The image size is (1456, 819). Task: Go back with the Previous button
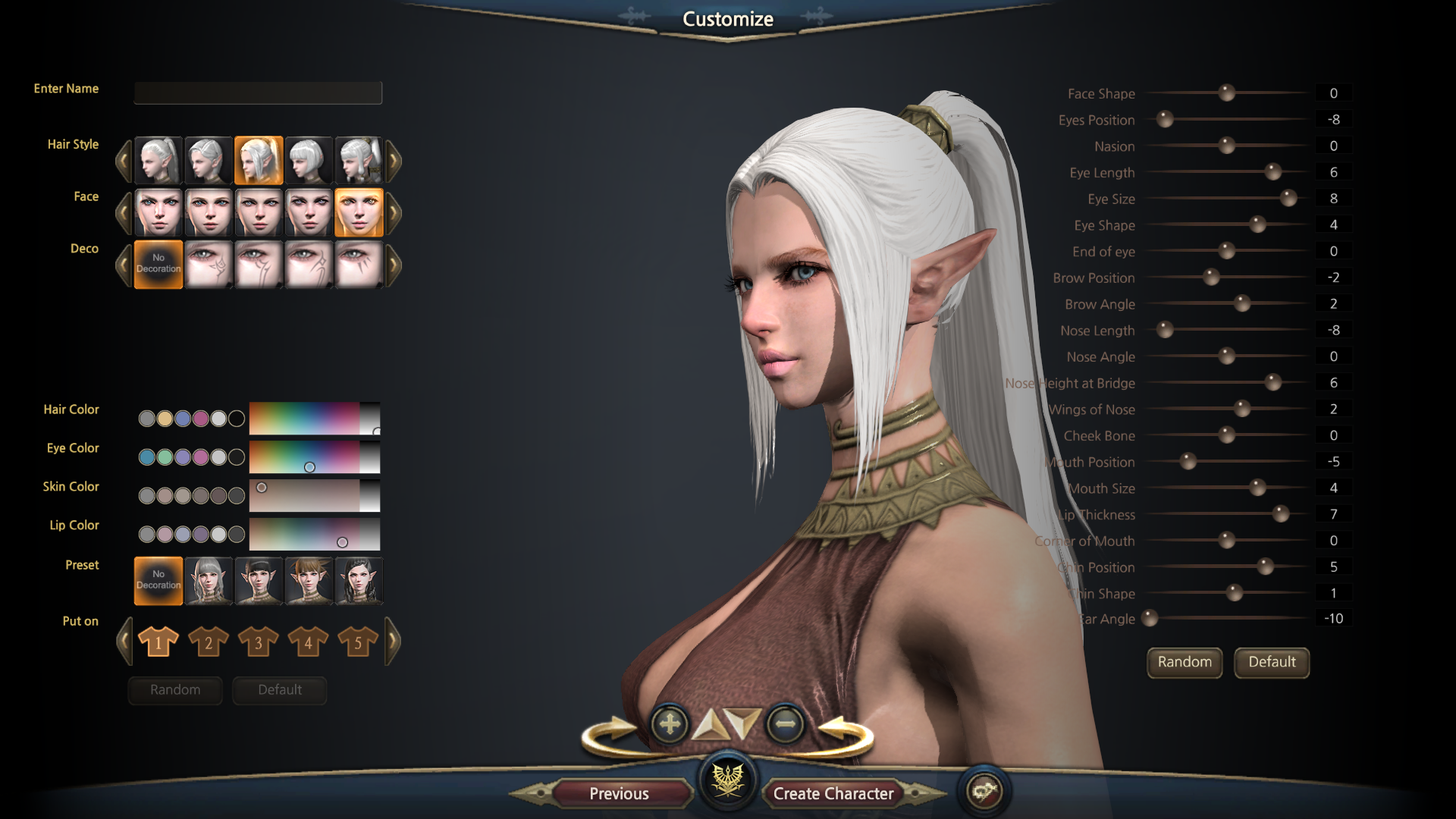619,793
